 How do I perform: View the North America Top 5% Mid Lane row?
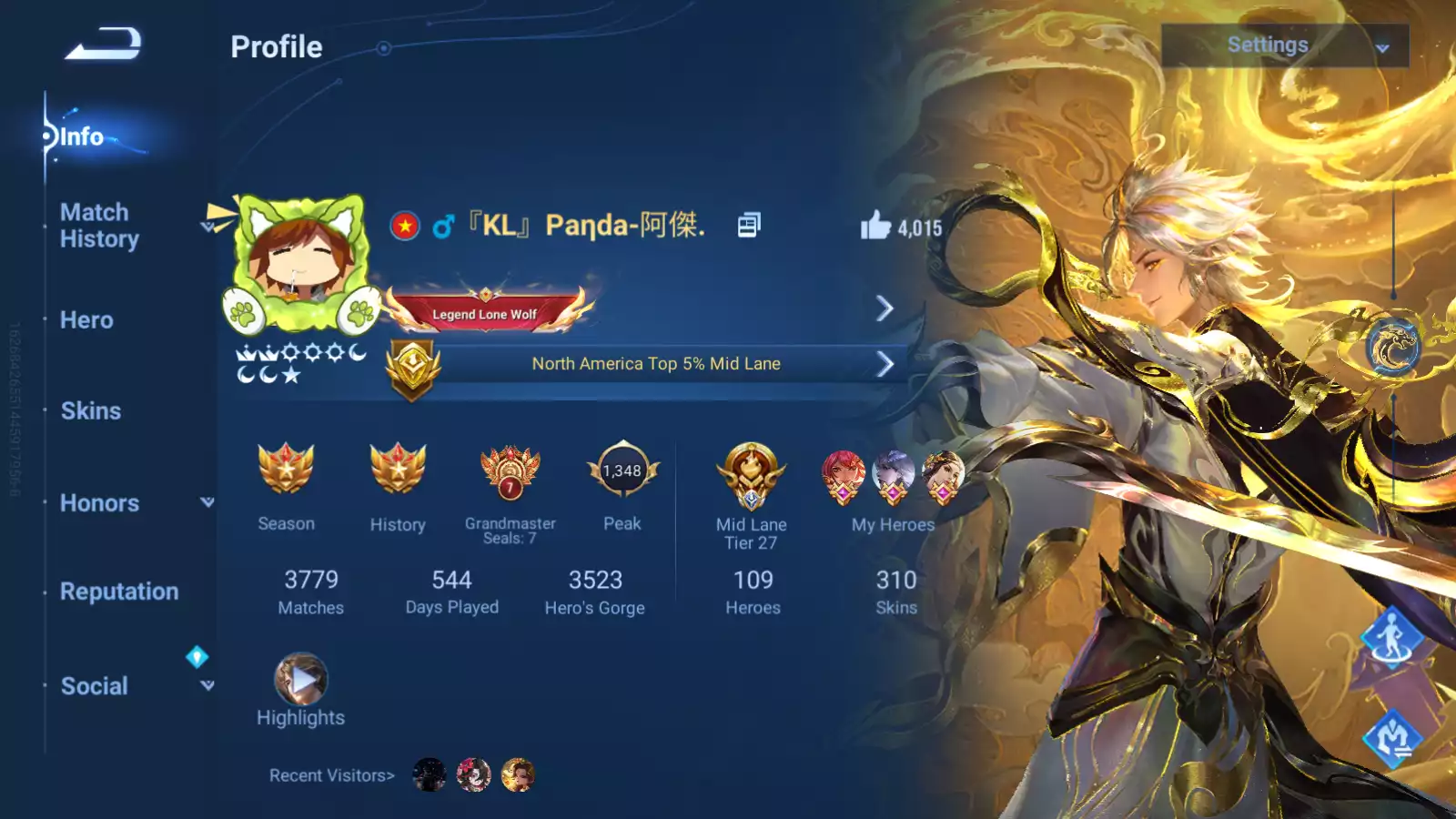656,363
